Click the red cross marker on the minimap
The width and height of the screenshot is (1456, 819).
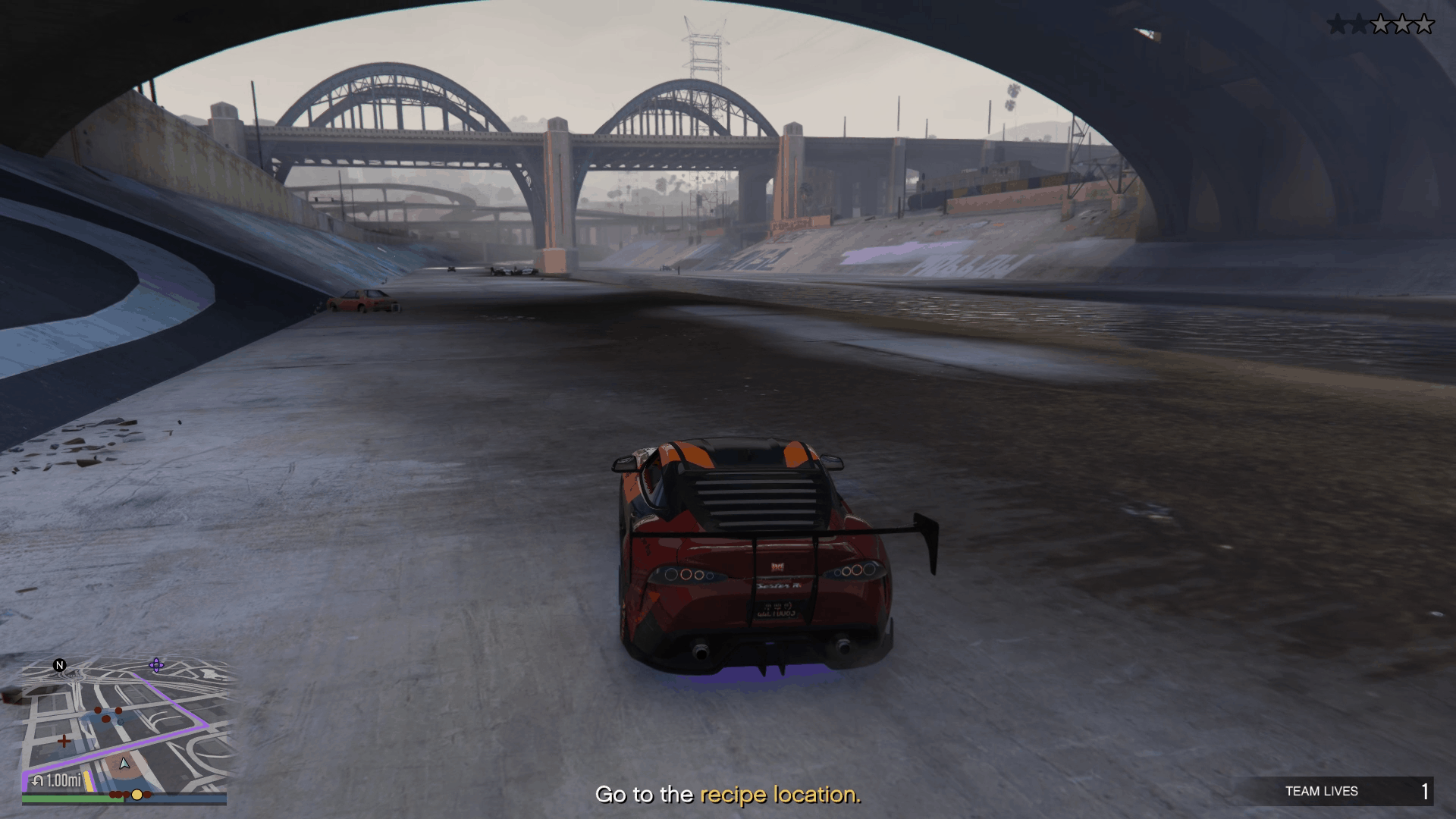[64, 741]
